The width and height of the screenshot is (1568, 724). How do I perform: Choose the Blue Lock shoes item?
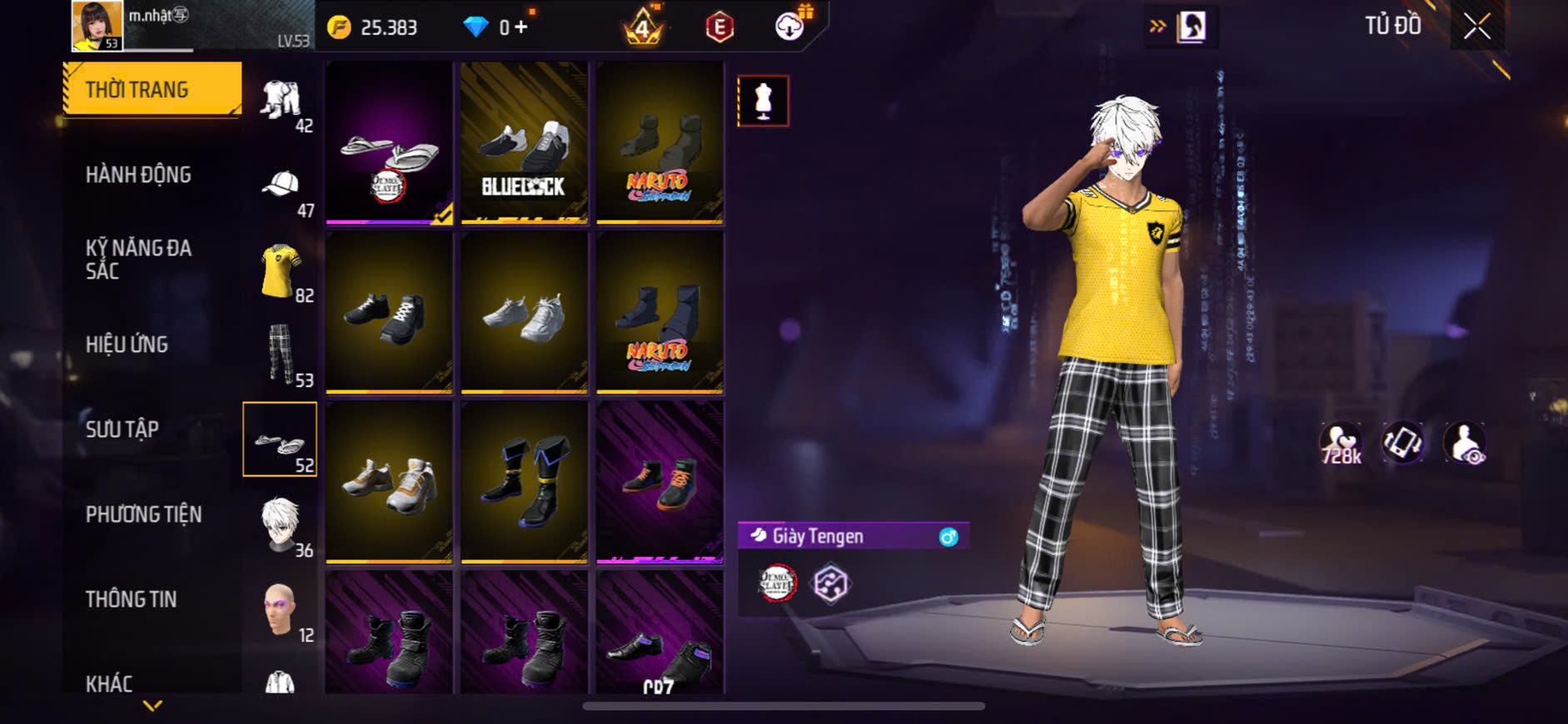[524, 142]
